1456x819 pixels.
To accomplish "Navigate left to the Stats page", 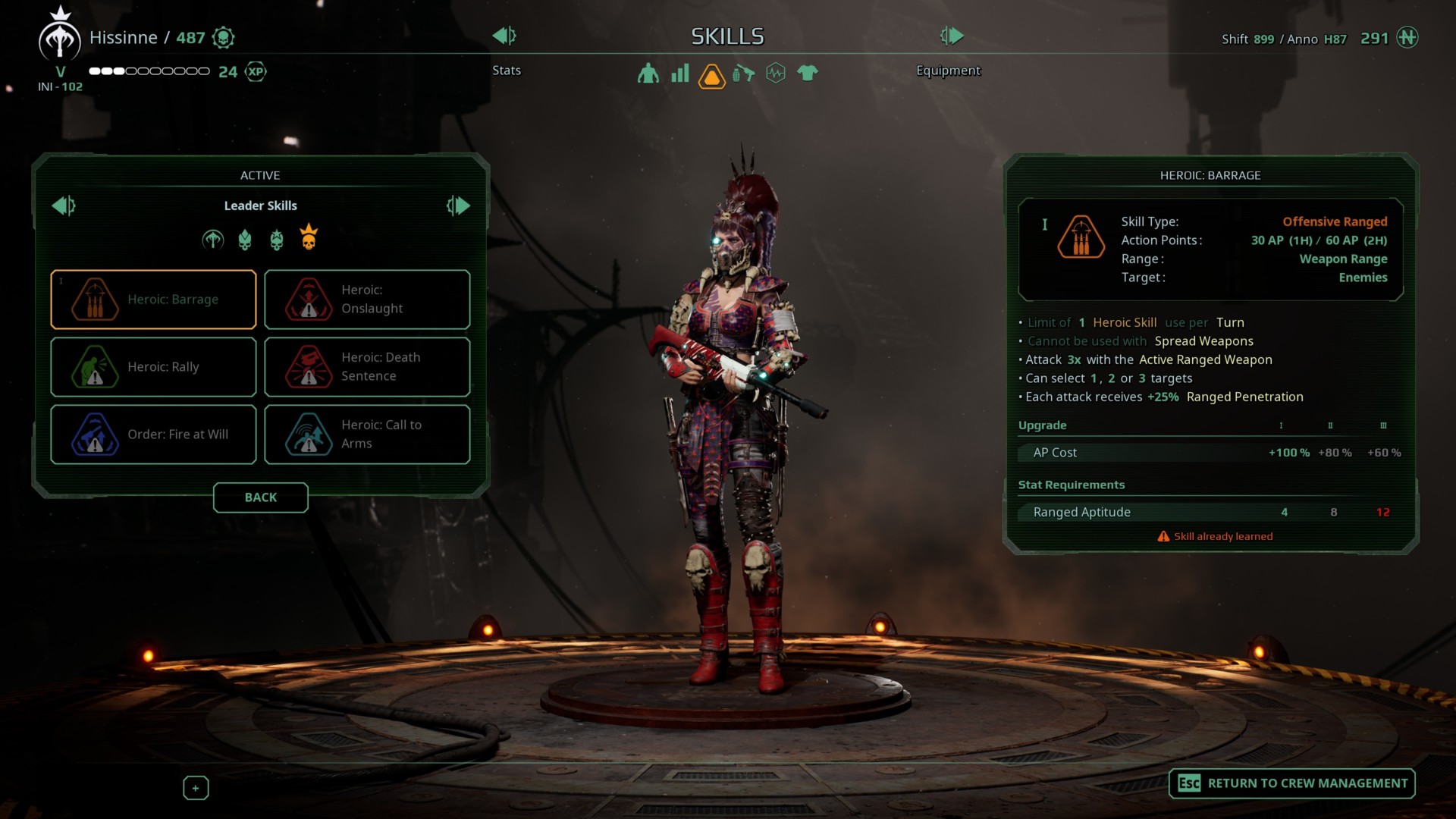I will 504,36.
